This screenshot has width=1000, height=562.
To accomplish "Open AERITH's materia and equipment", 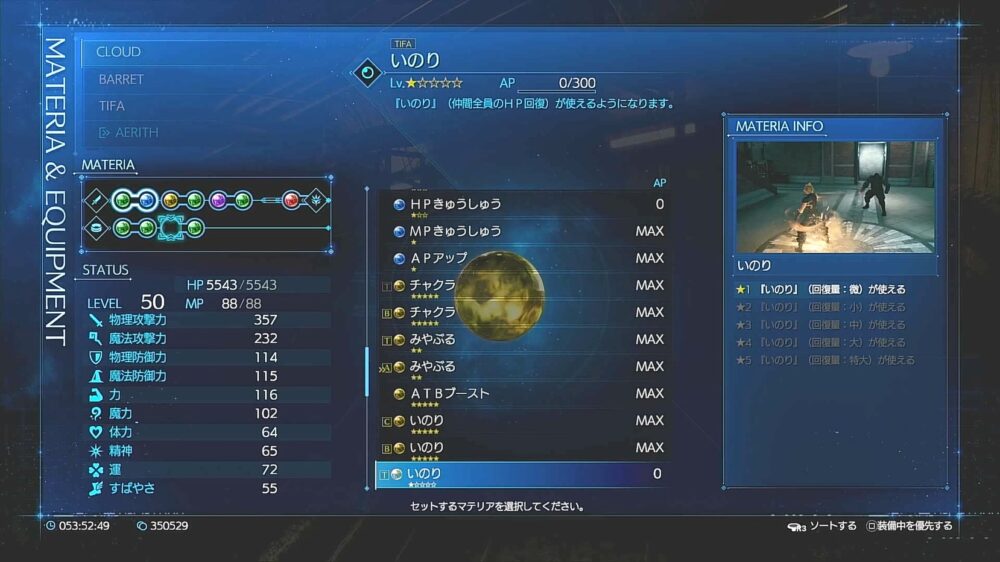I will point(128,132).
